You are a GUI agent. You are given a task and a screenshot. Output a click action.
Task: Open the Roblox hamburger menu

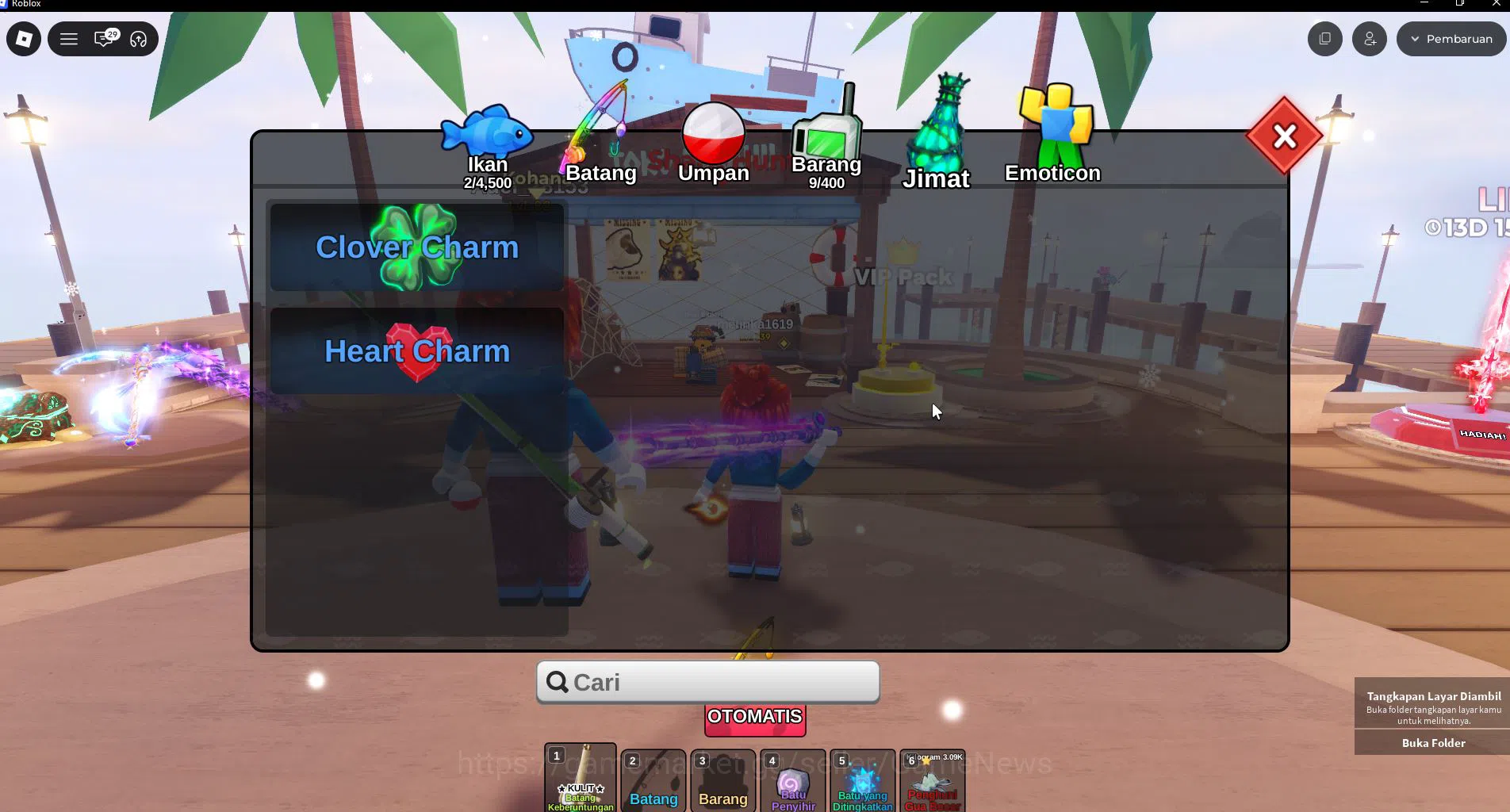pyautogui.click(x=69, y=38)
